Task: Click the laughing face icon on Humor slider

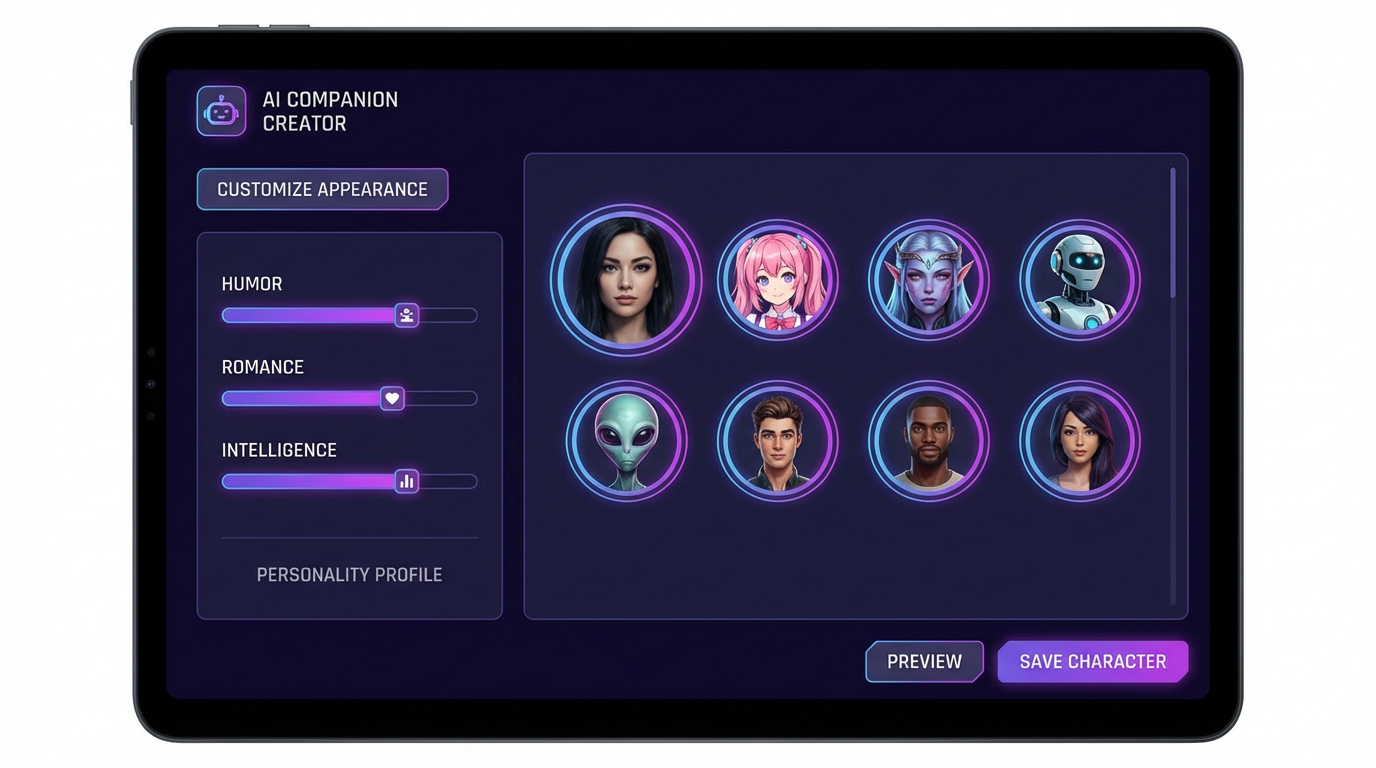Action: 406,315
